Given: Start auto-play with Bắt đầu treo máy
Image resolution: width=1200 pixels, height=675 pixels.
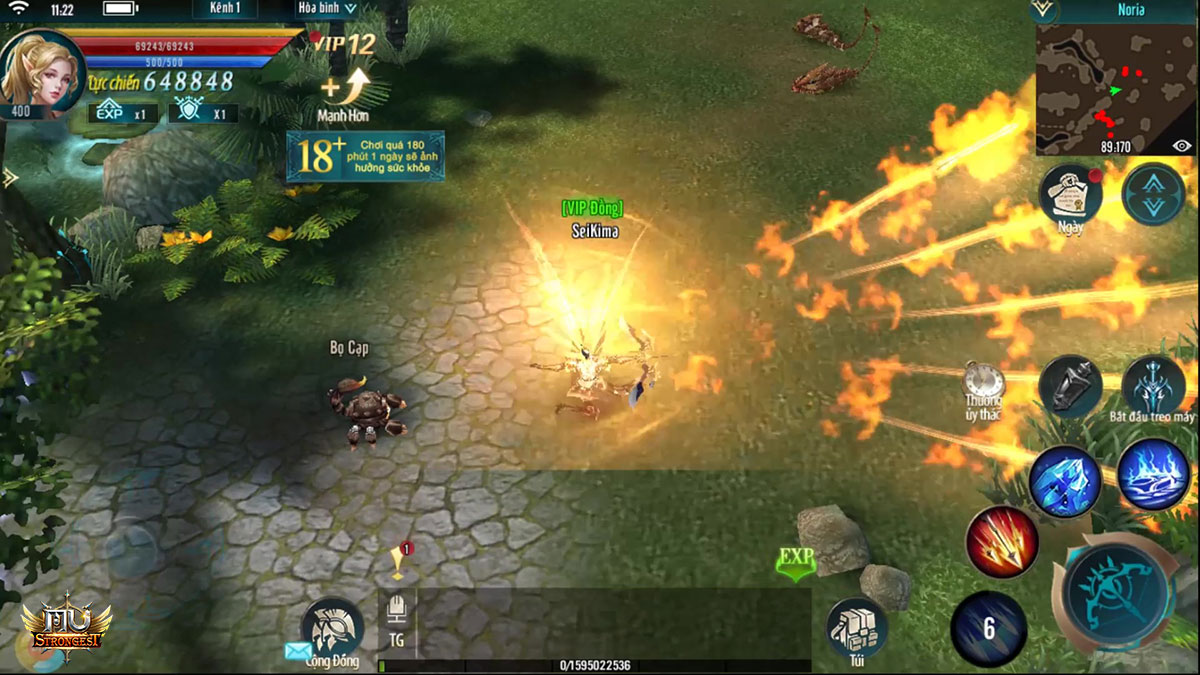Looking at the screenshot, I should [1153, 385].
